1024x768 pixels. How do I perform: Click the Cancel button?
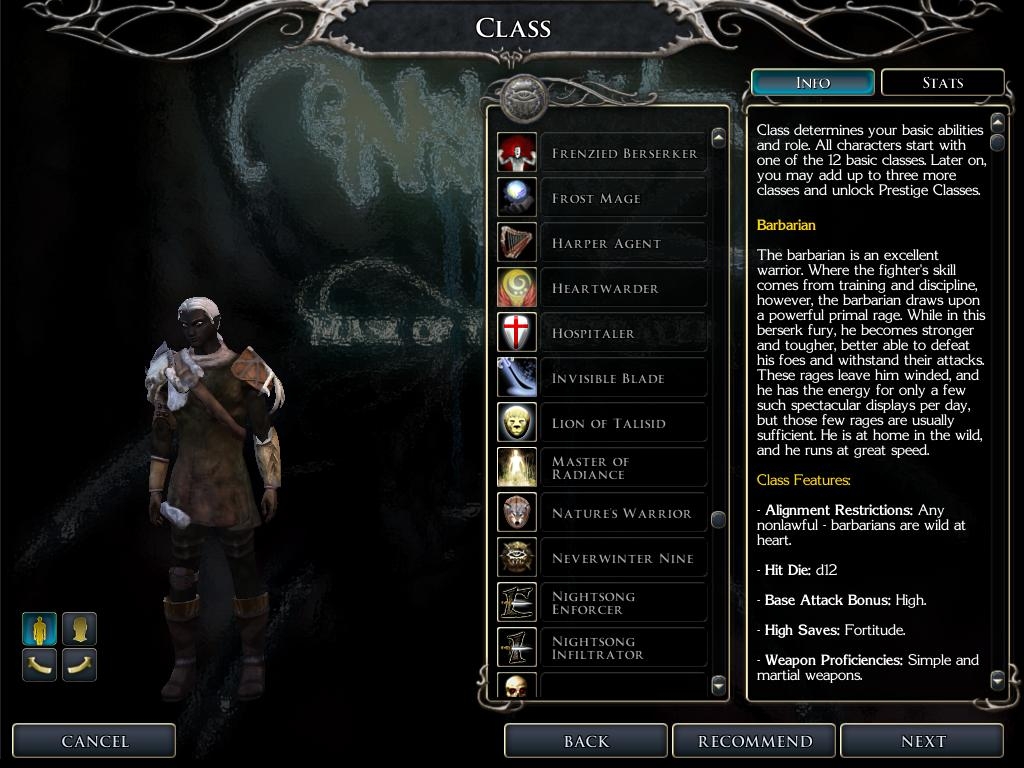94,741
